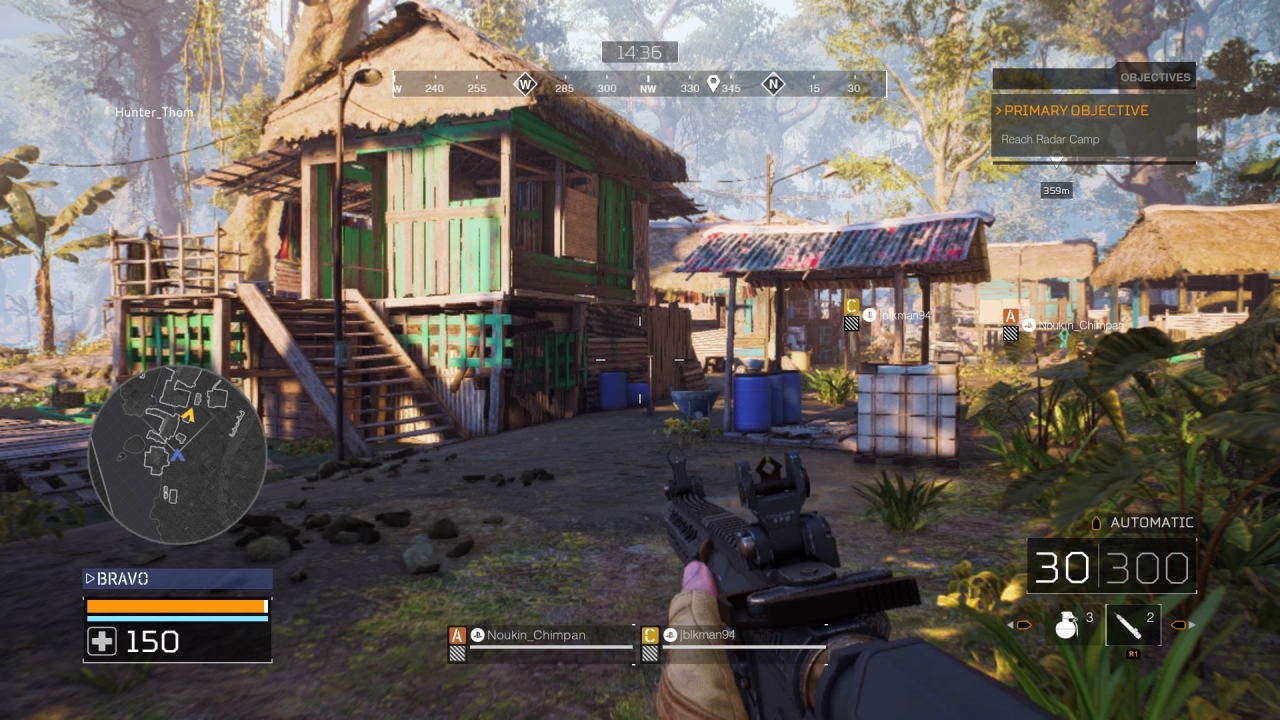This screenshot has width=1280, height=720.
Task: Click the objective waypoint pin on compass
Action: [713, 84]
